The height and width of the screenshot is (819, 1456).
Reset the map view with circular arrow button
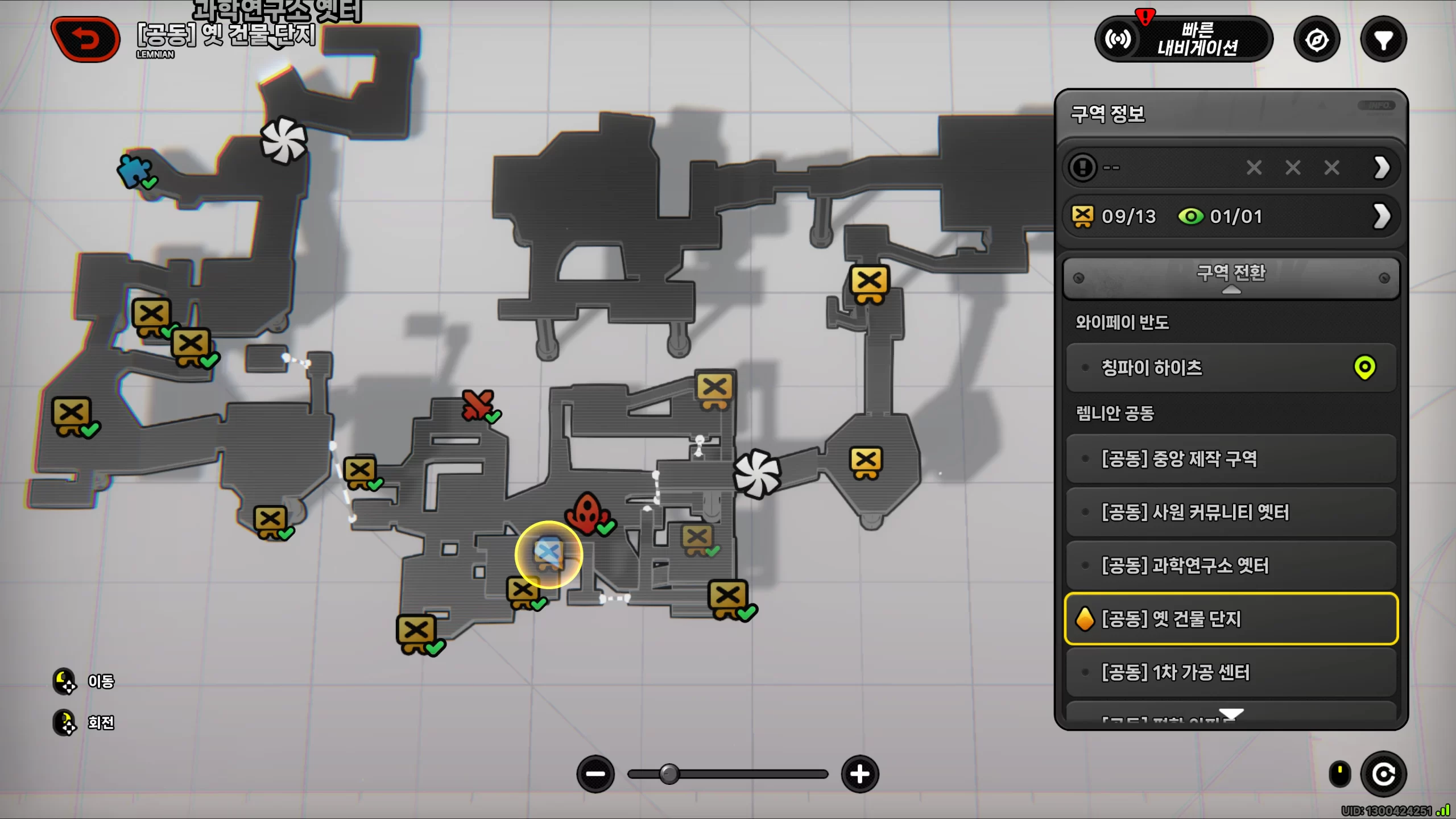[1383, 774]
